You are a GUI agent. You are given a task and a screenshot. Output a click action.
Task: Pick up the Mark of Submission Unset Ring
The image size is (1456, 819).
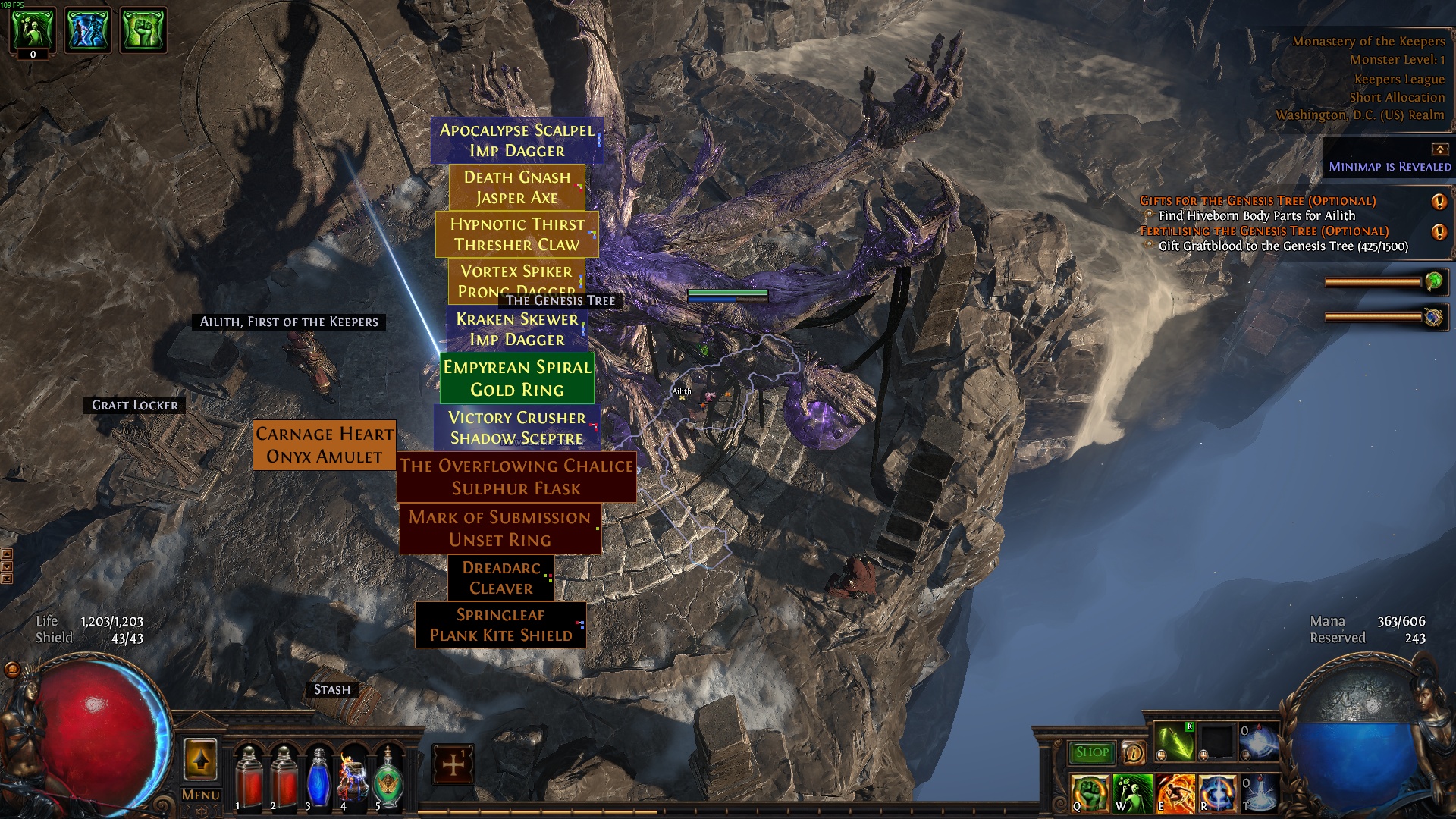500,529
